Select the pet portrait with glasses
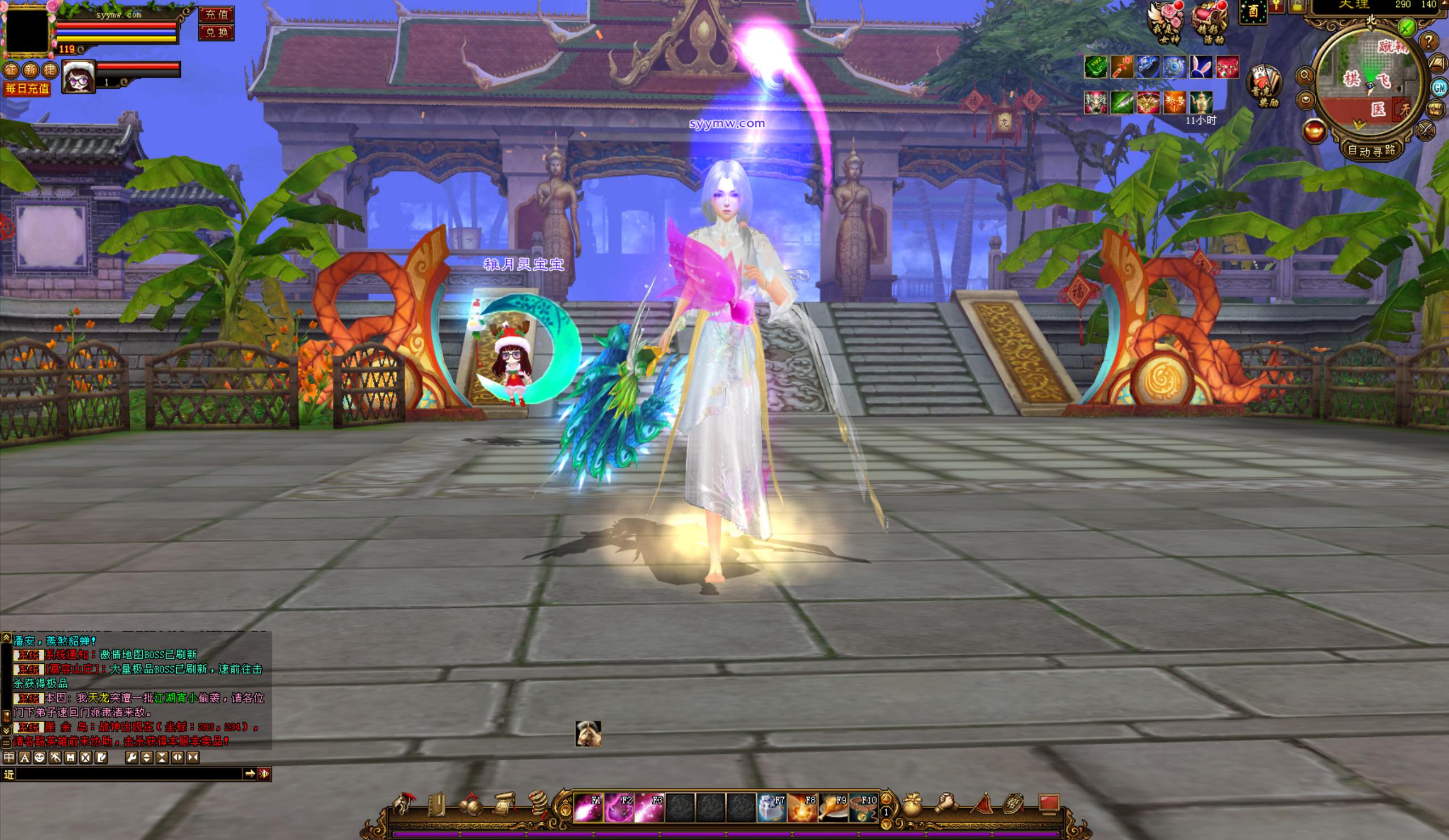The height and width of the screenshot is (840, 1449). [x=79, y=76]
